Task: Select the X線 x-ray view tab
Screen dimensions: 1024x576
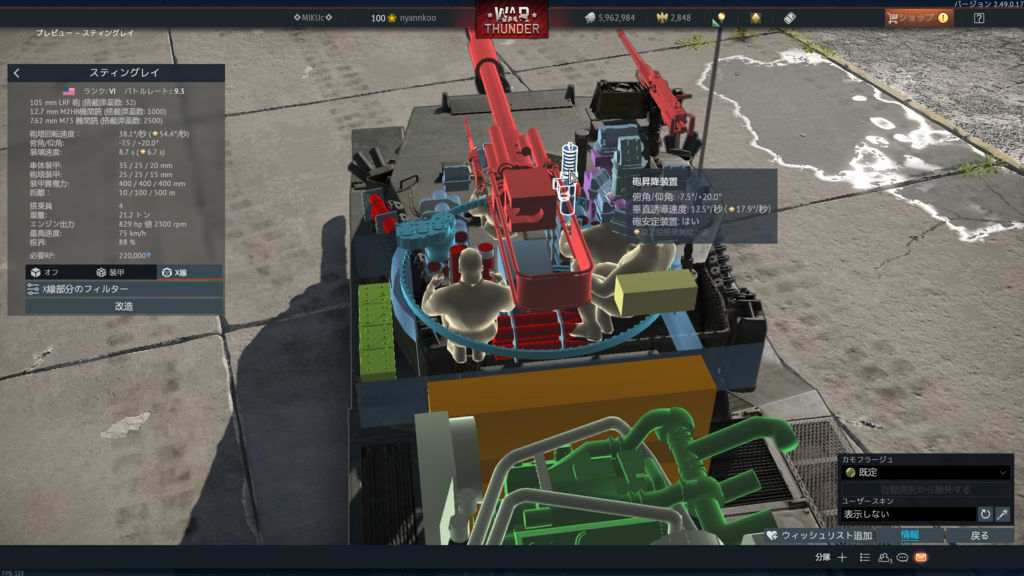Action: 180,272
